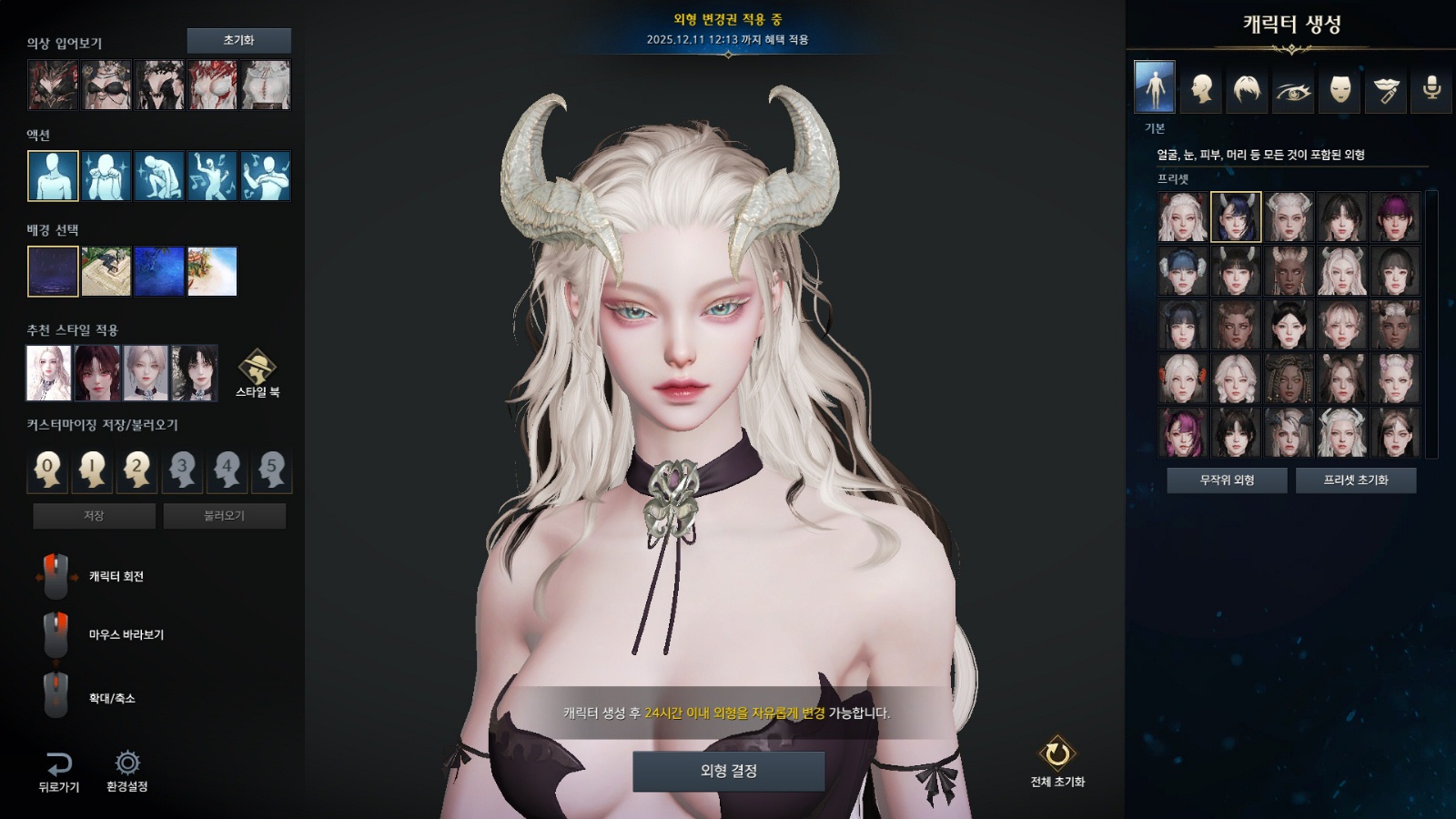This screenshot has width=1456, height=819.
Task: Select the lips and makeup tab
Action: [1385, 88]
